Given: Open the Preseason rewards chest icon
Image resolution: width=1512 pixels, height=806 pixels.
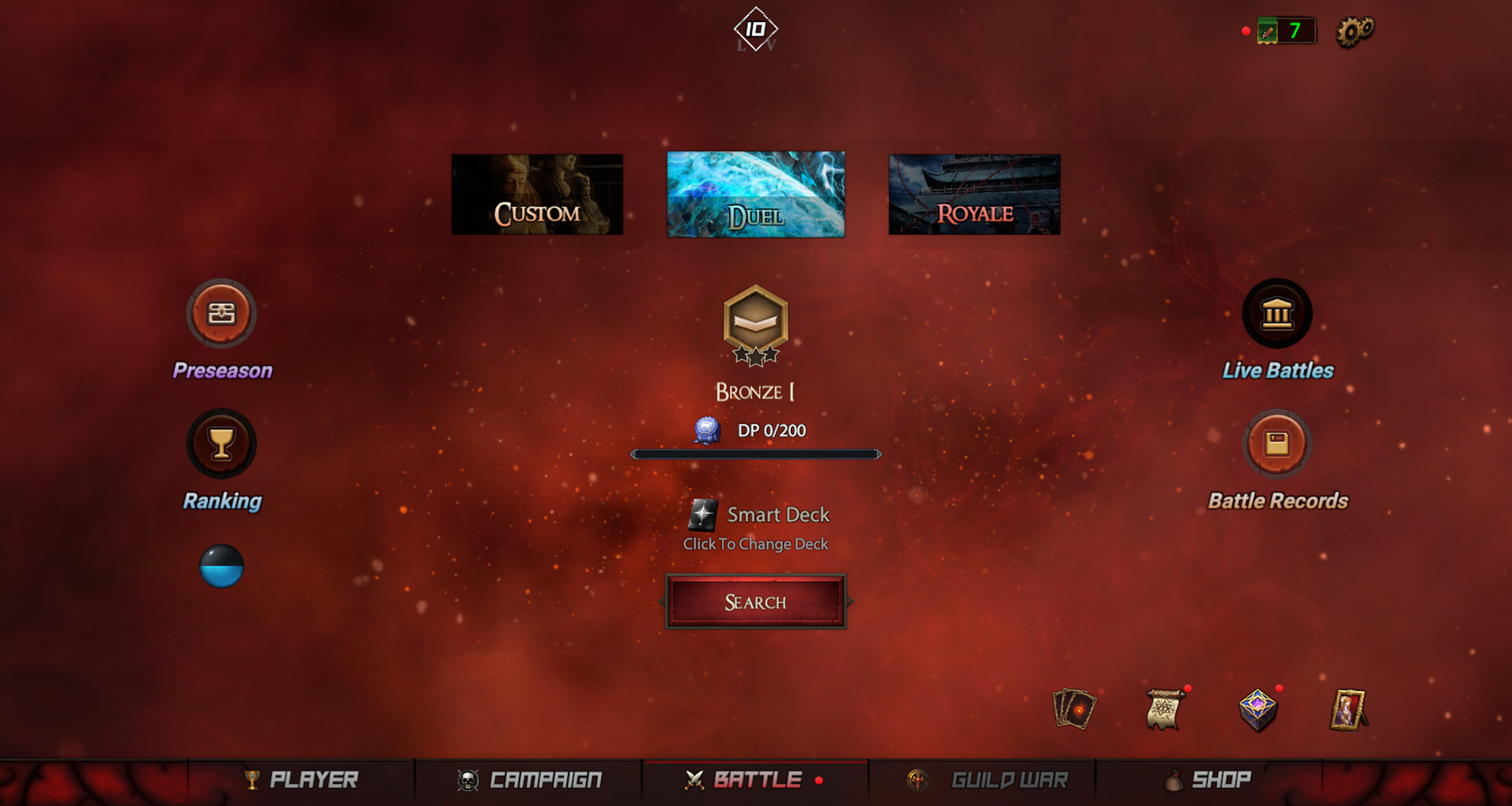Looking at the screenshot, I should [x=222, y=313].
